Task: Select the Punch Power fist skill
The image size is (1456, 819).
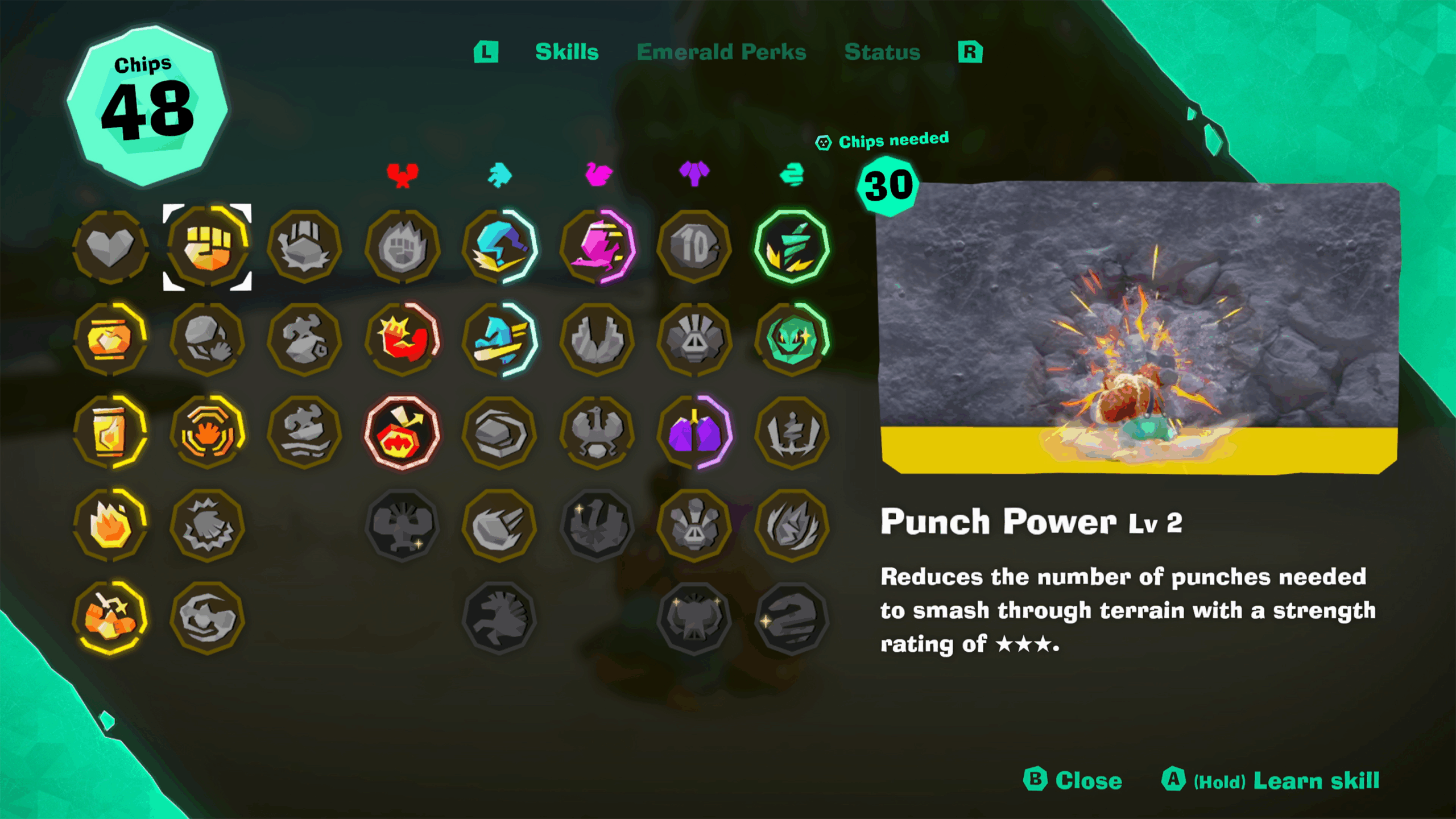Action: pos(208,247)
